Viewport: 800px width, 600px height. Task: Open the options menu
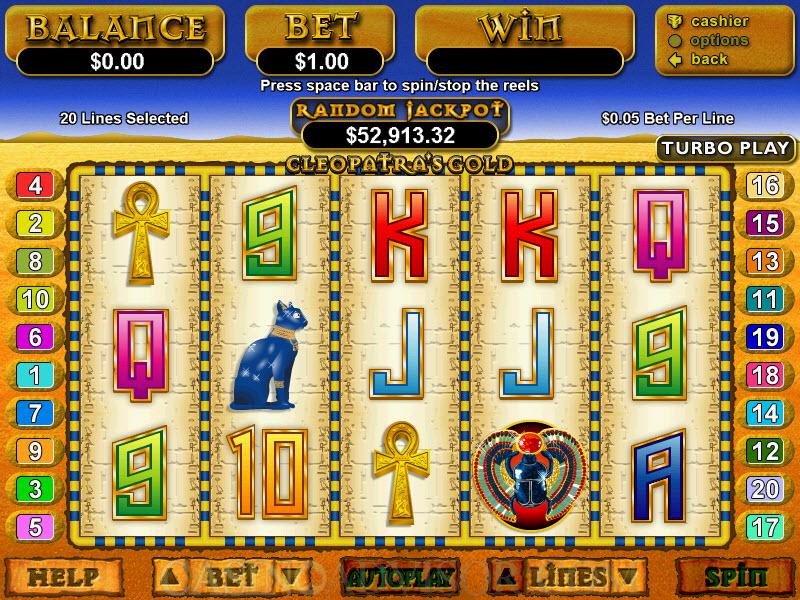718,40
